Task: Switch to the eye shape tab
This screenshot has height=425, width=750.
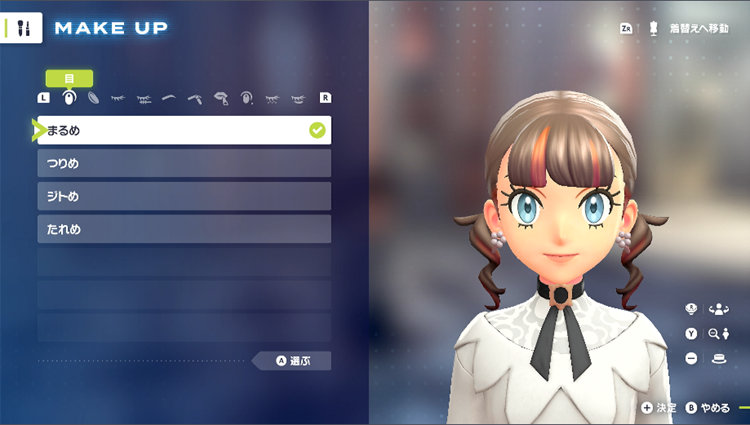Action: (69, 98)
